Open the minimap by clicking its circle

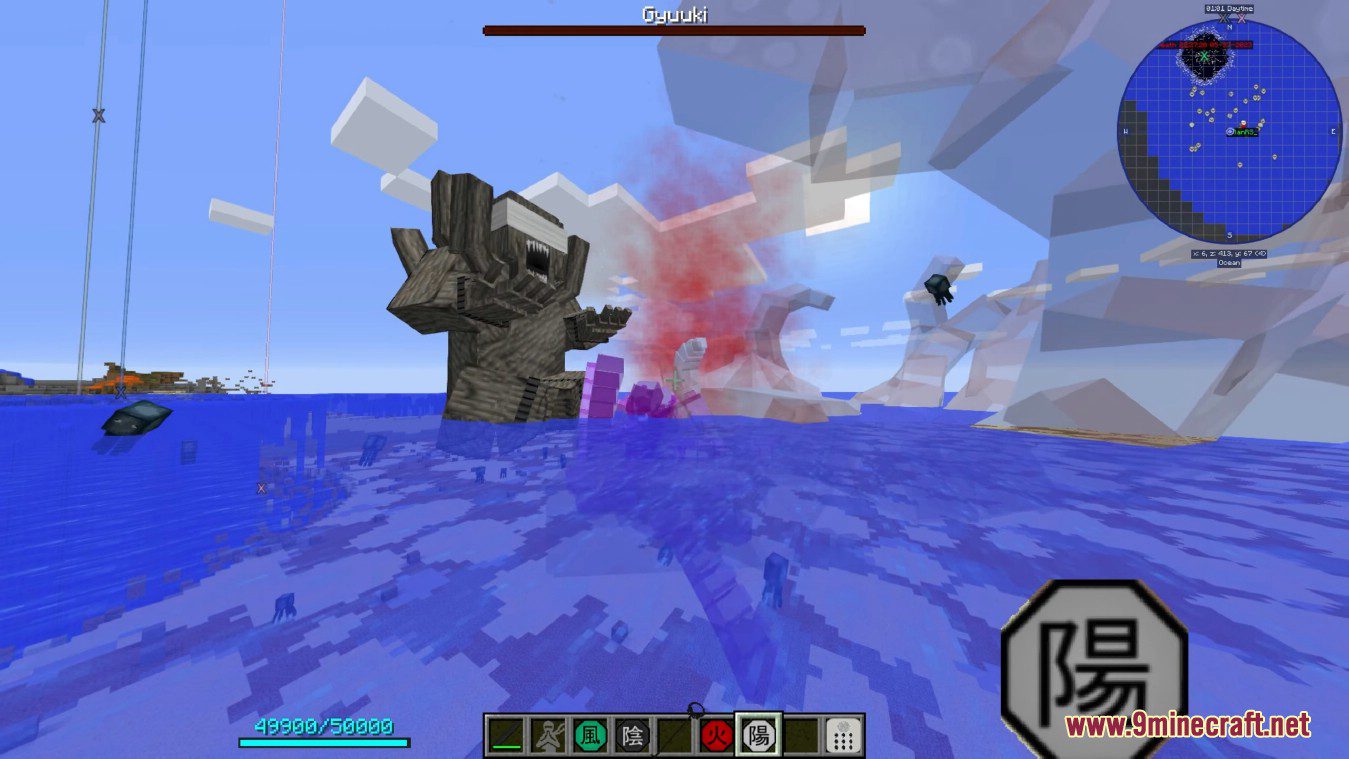[x=1229, y=129]
